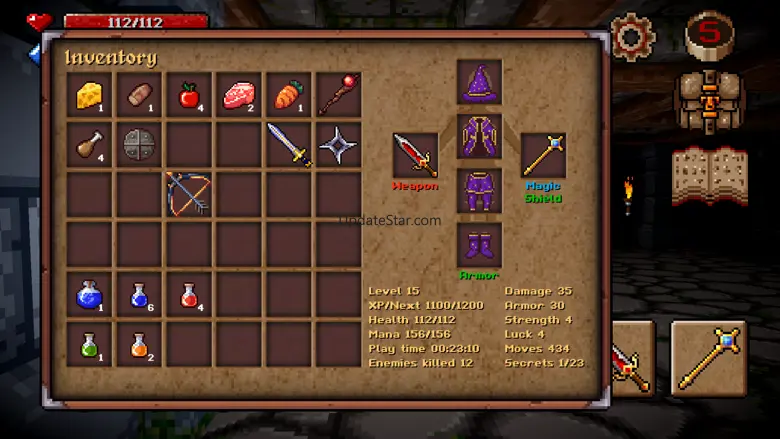
Task: Select the red-orb magic wand in inventory
Action: [338, 94]
